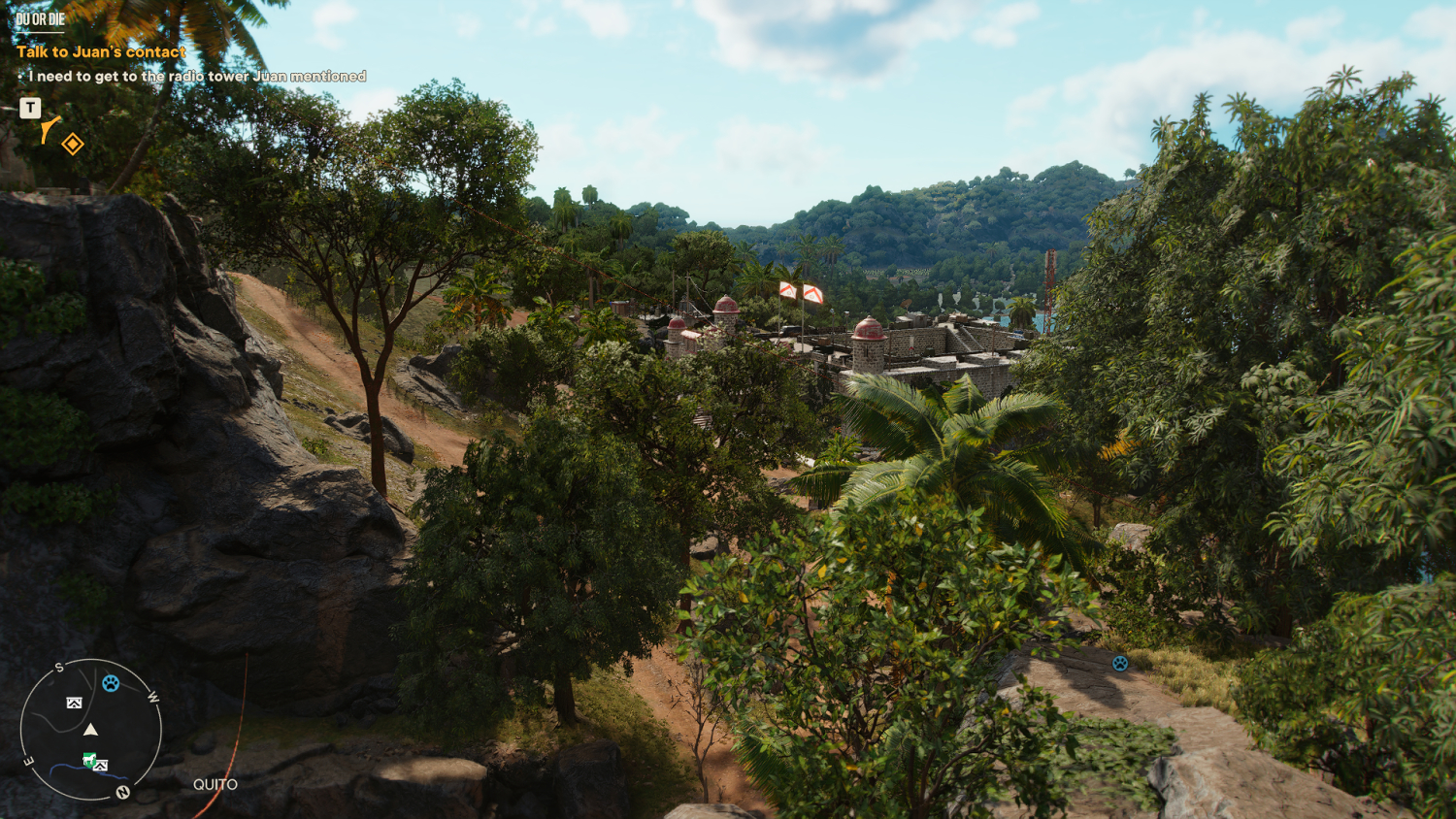Click the DU OR DIE mission title
Image resolution: width=1456 pixels, height=819 pixels.
pos(41,19)
